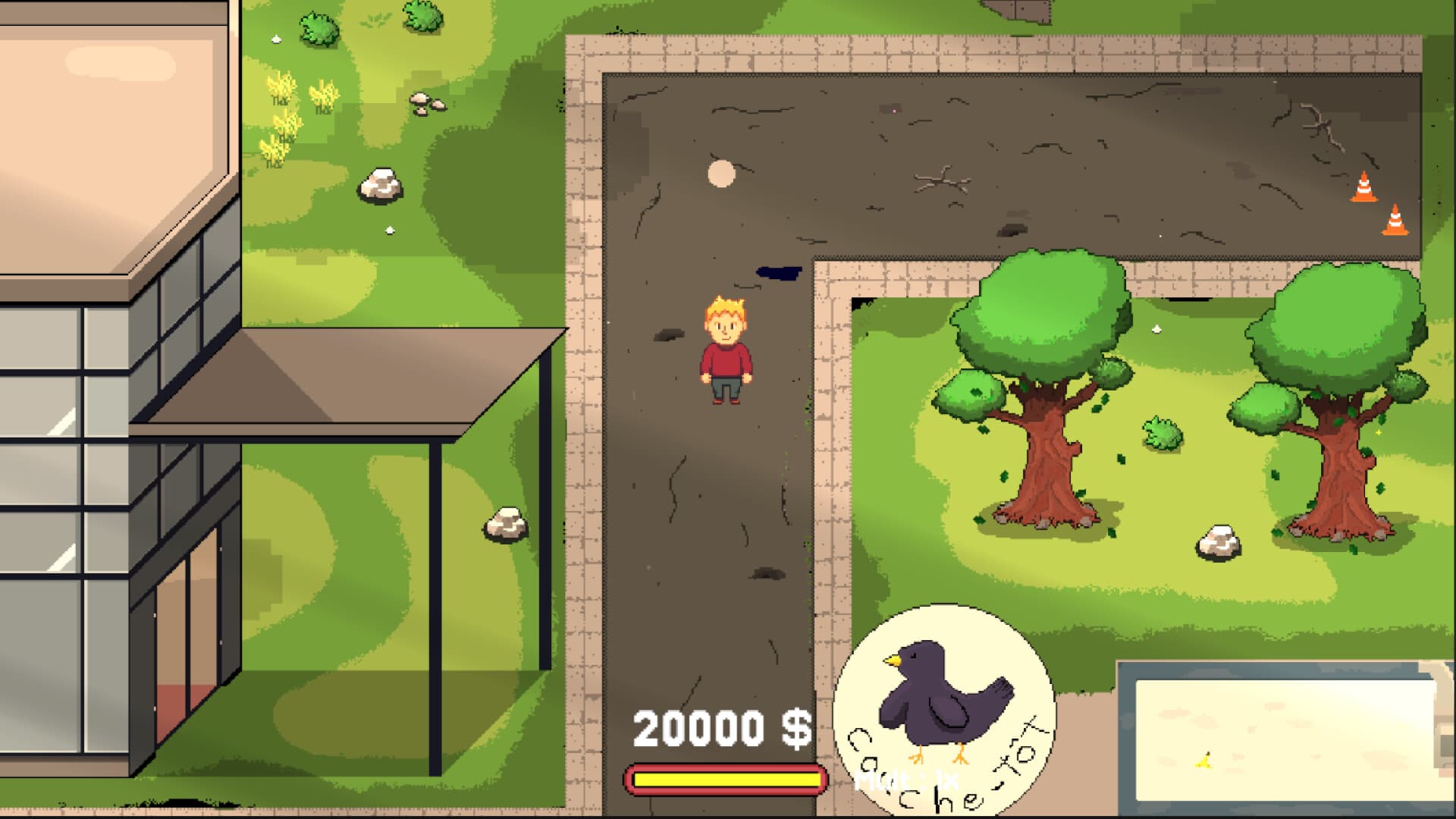
Task: Select the blond player character
Action: 726,349
